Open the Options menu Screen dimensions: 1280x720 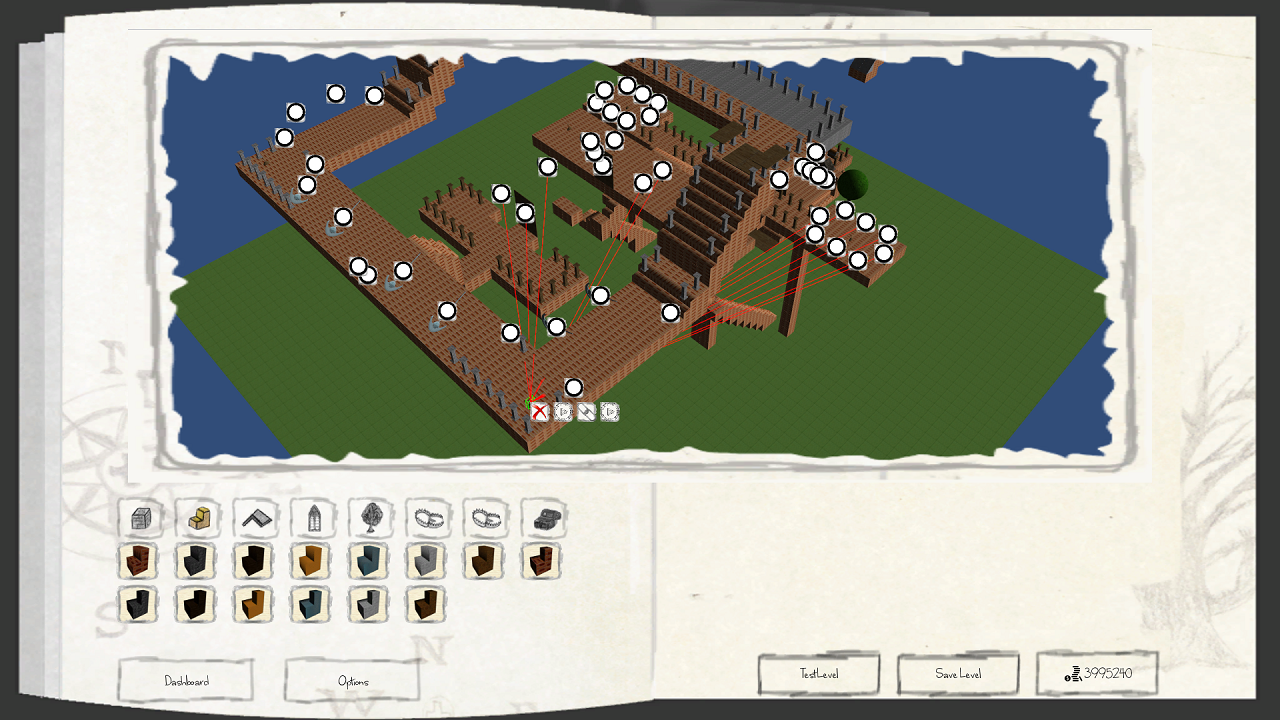(x=352, y=681)
